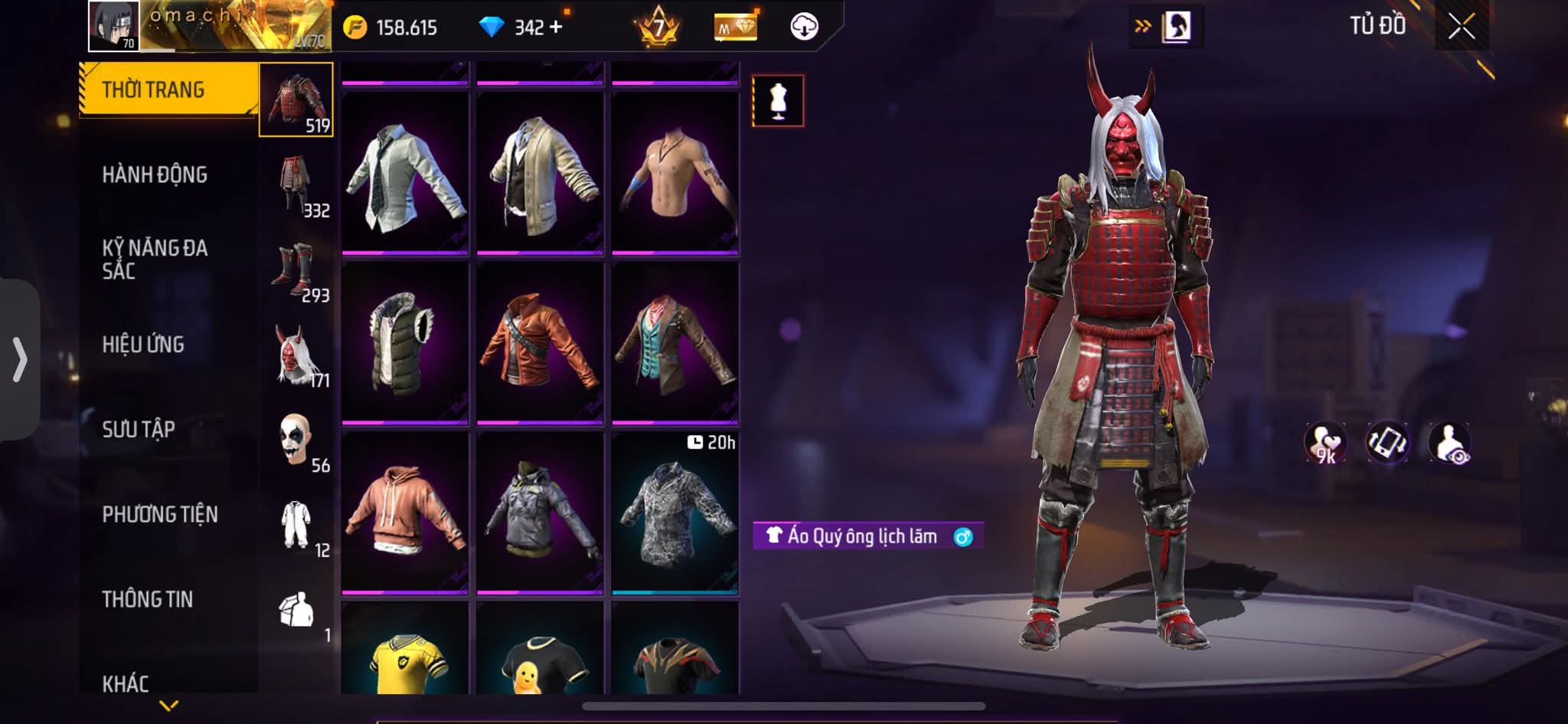
Task: Show the oni mask headwear subcategory
Action: [x=296, y=355]
